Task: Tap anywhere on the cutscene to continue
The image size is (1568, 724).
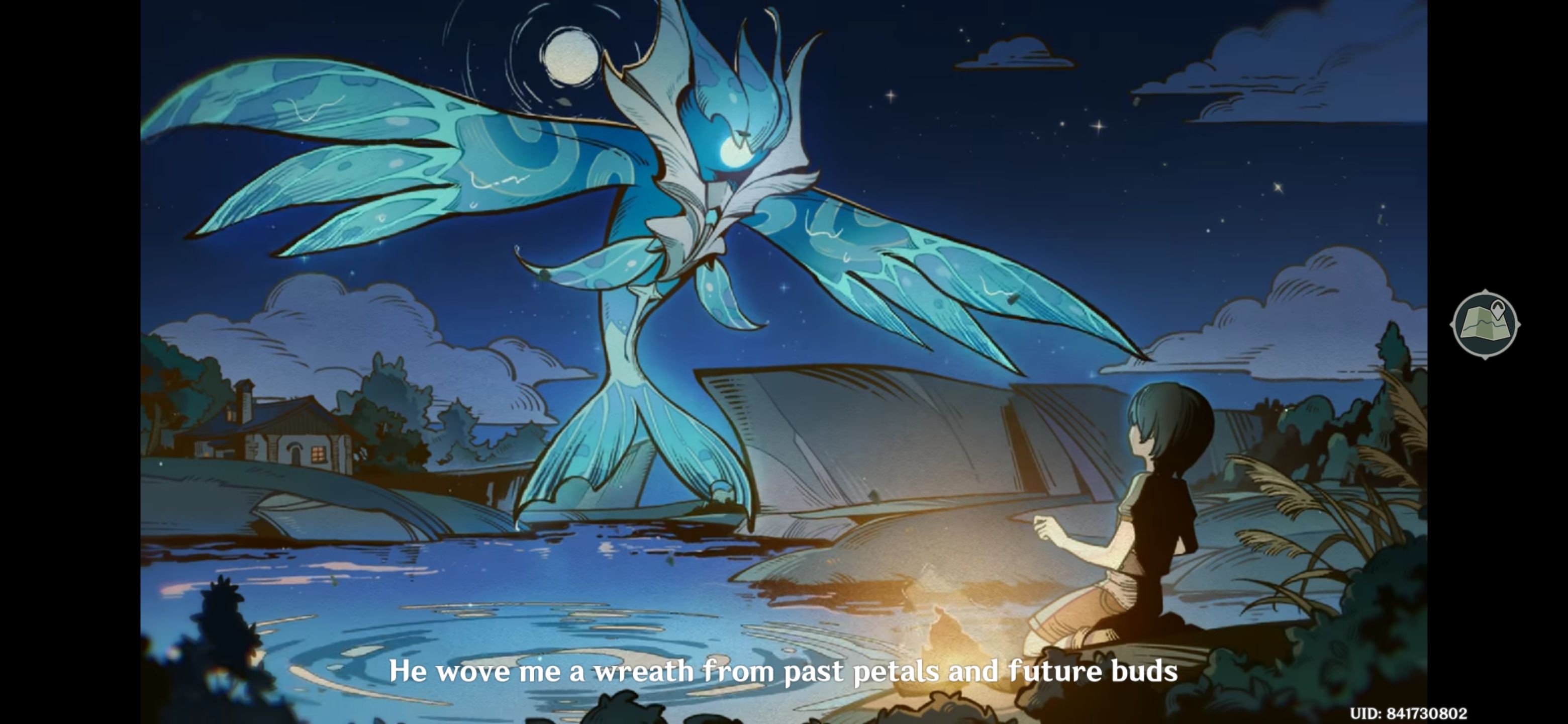Action: (784, 363)
